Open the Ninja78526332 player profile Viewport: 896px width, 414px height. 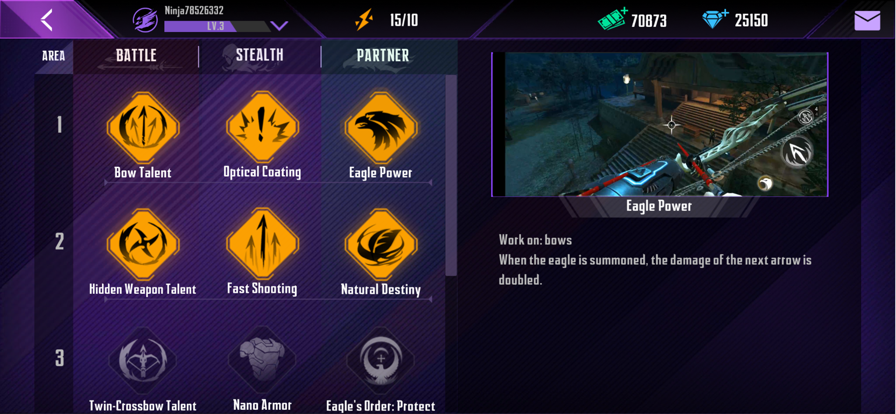pyautogui.click(x=146, y=20)
